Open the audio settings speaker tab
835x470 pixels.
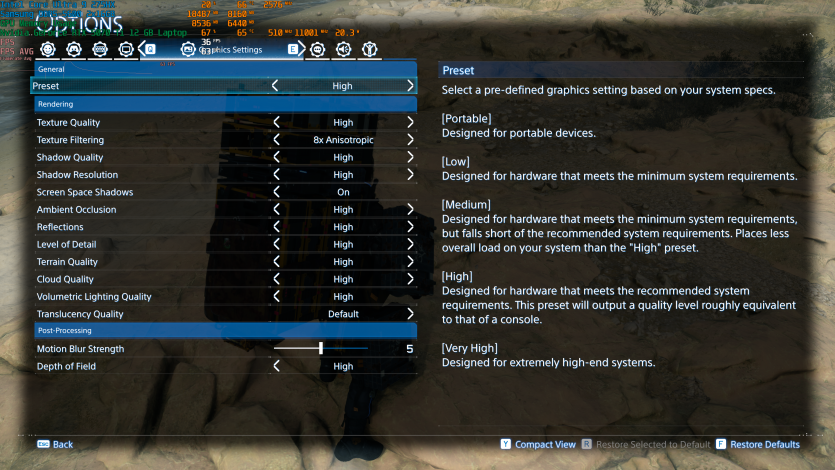pyautogui.click(x=343, y=48)
